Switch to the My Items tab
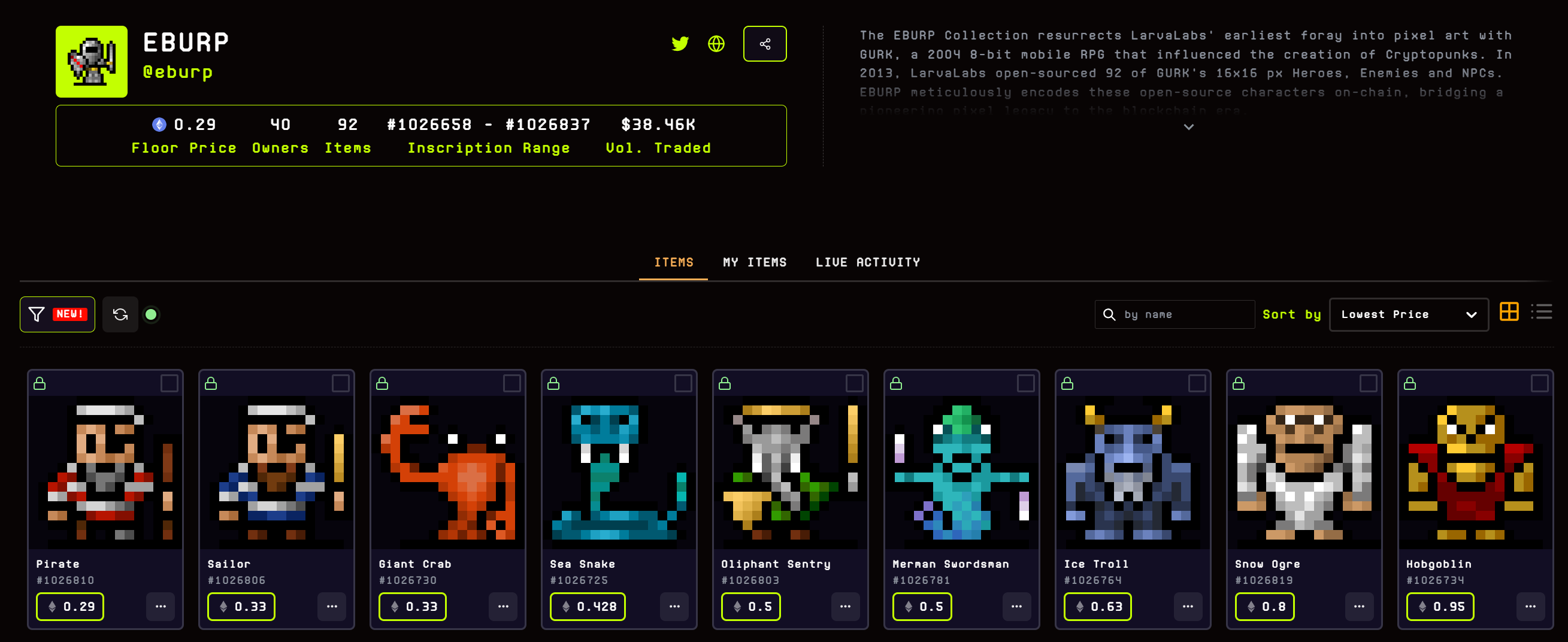Image resolution: width=1568 pixels, height=642 pixels. [754, 262]
